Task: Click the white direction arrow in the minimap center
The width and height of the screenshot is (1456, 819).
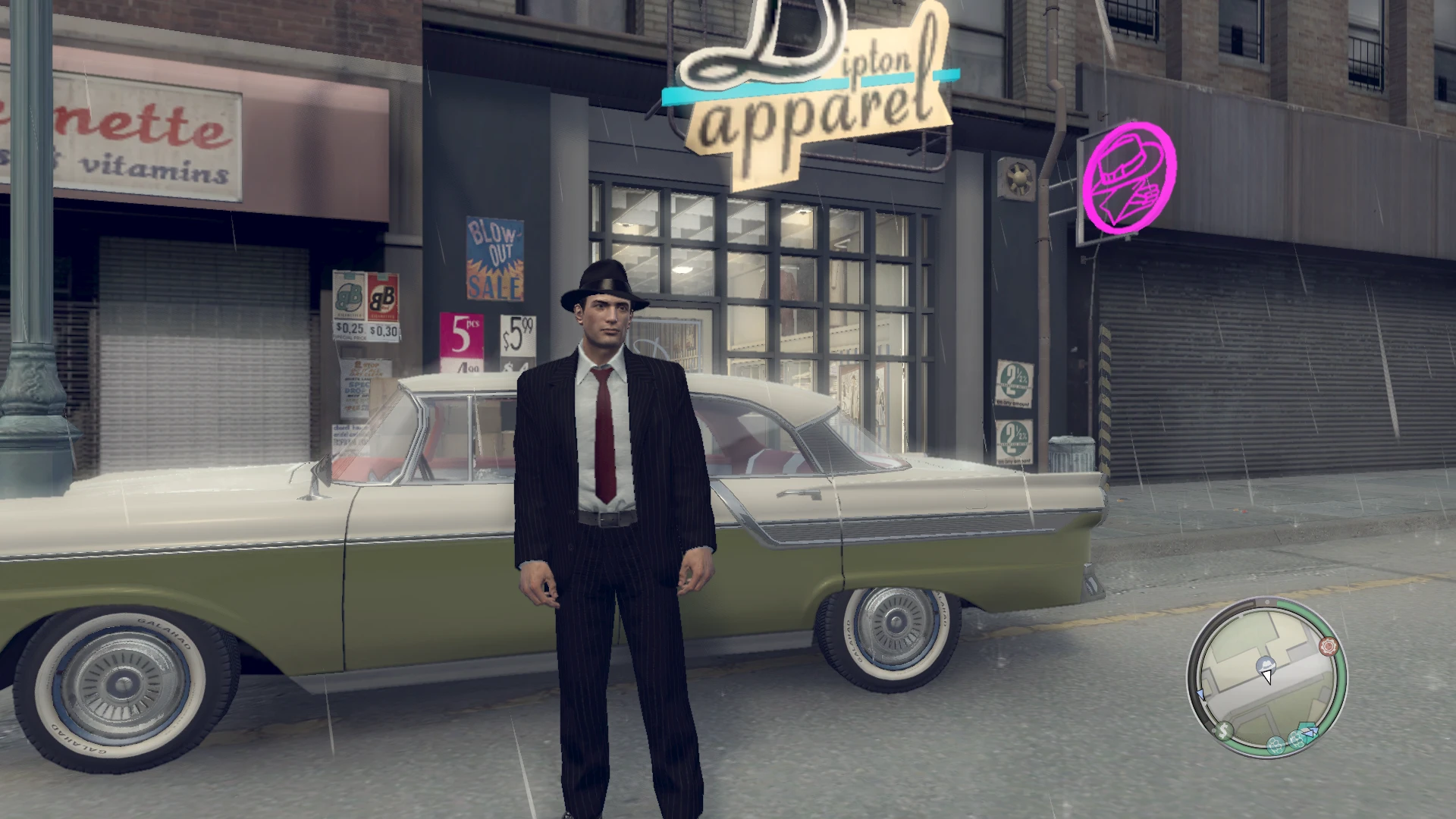Action: pyautogui.click(x=1267, y=677)
